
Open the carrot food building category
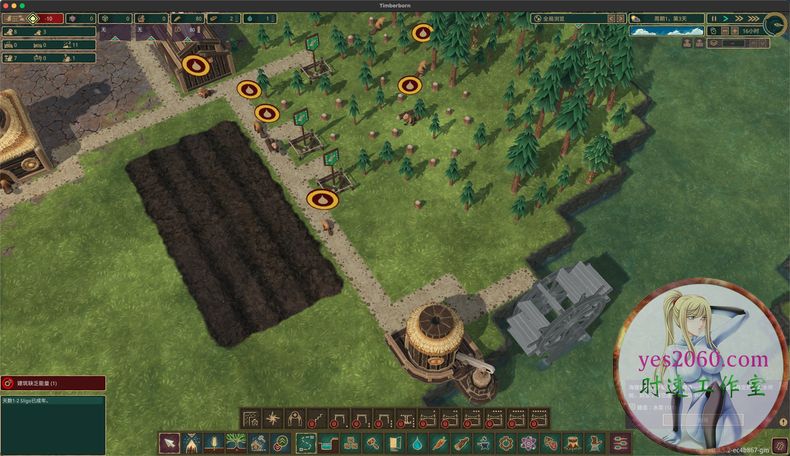[x=440, y=442]
